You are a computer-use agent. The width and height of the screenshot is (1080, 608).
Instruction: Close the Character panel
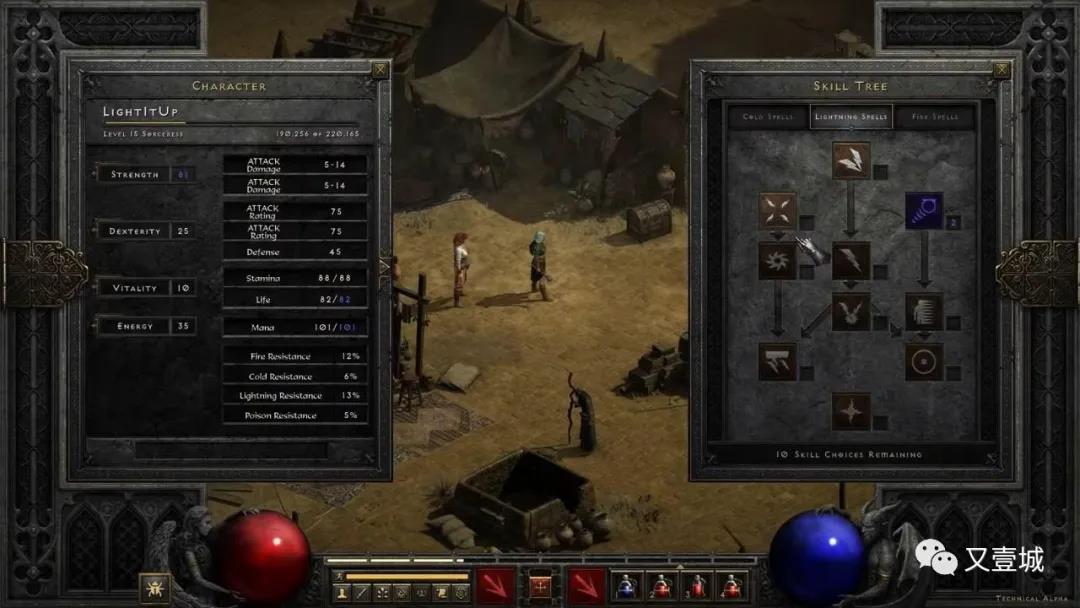(380, 70)
